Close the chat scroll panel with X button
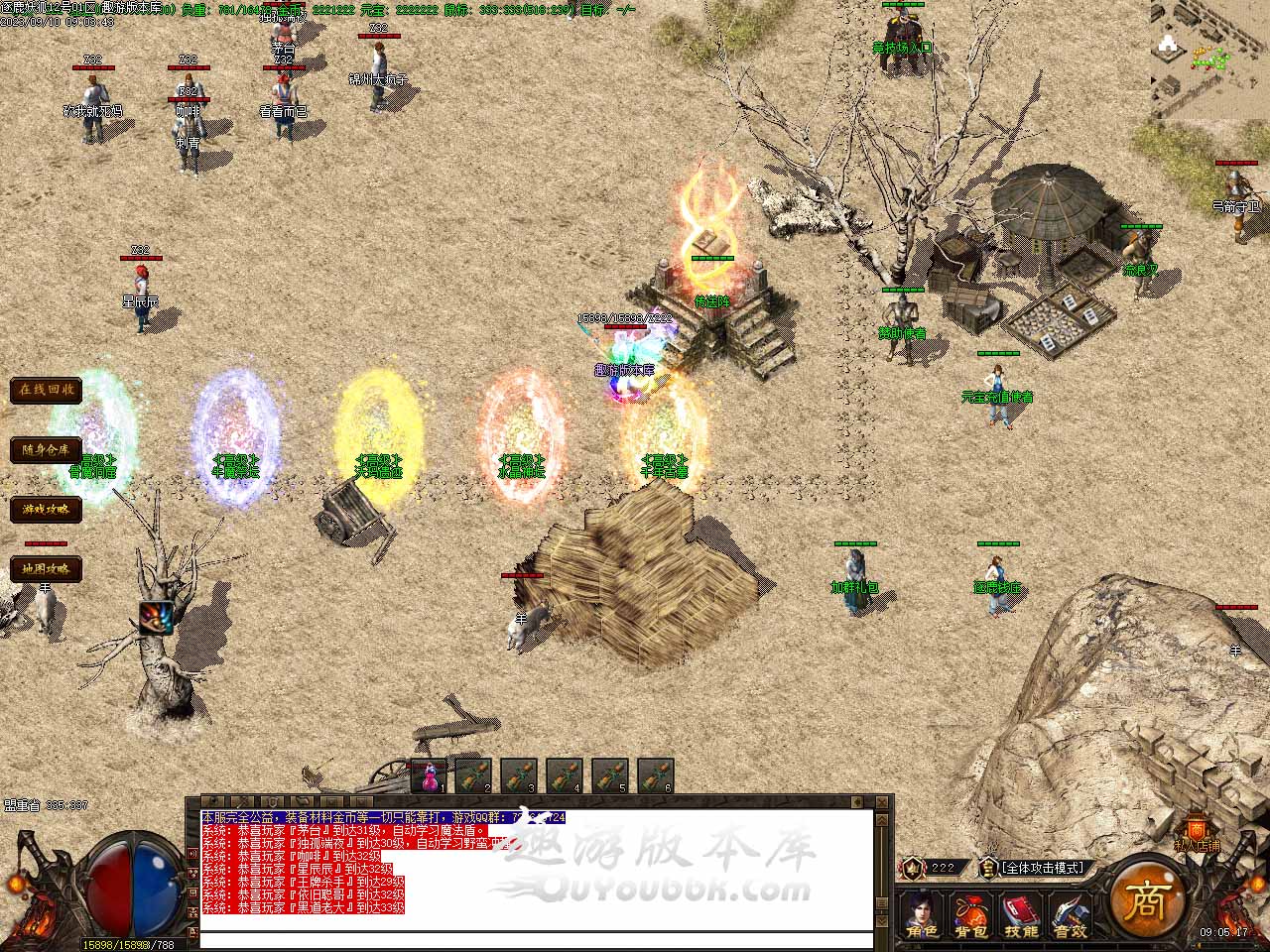 point(881,802)
